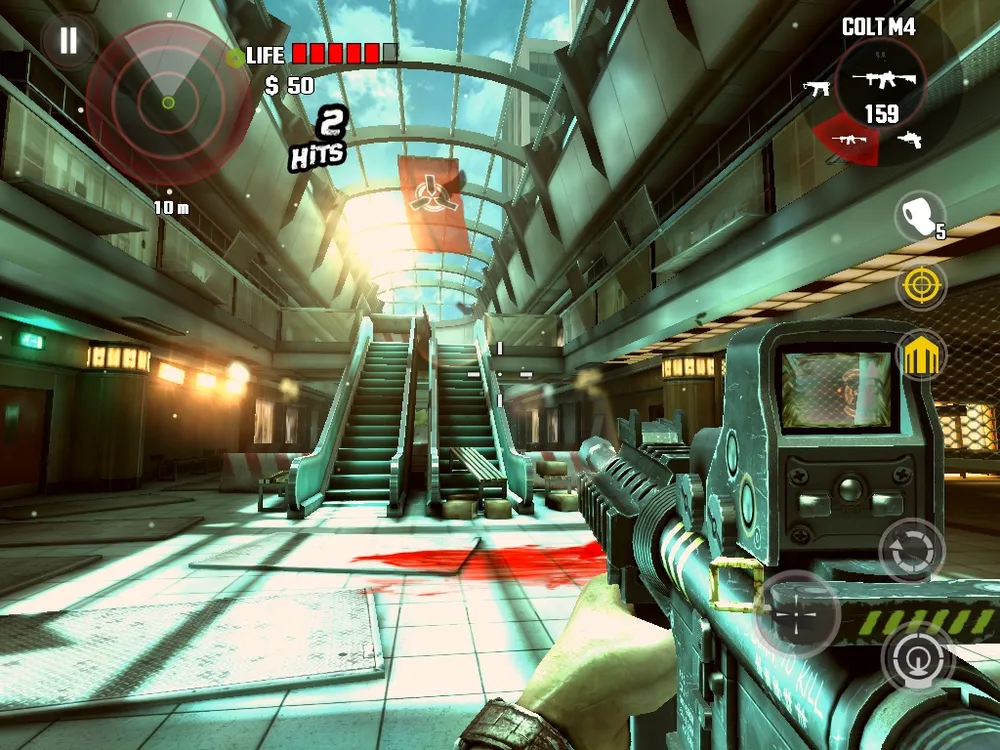Pause the game
The height and width of the screenshot is (750, 1000).
(x=68, y=41)
